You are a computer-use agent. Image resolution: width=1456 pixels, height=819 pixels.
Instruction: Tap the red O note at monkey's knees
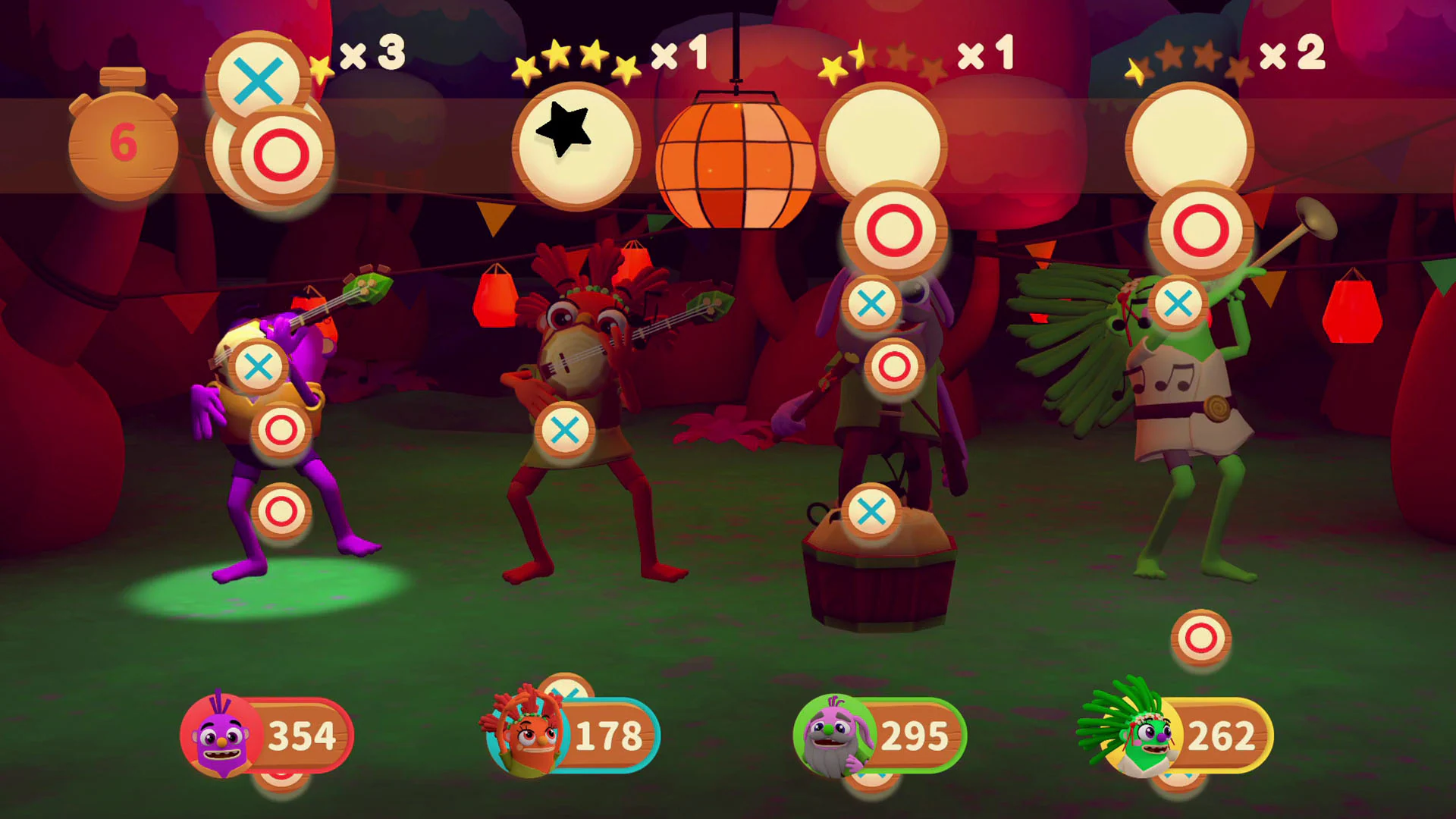[x=280, y=429]
